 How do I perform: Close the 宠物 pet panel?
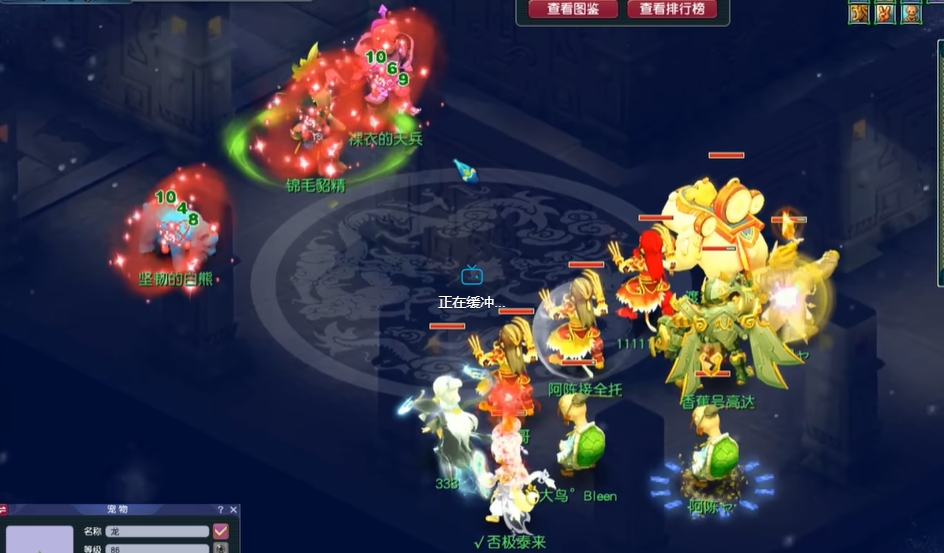tap(234, 510)
